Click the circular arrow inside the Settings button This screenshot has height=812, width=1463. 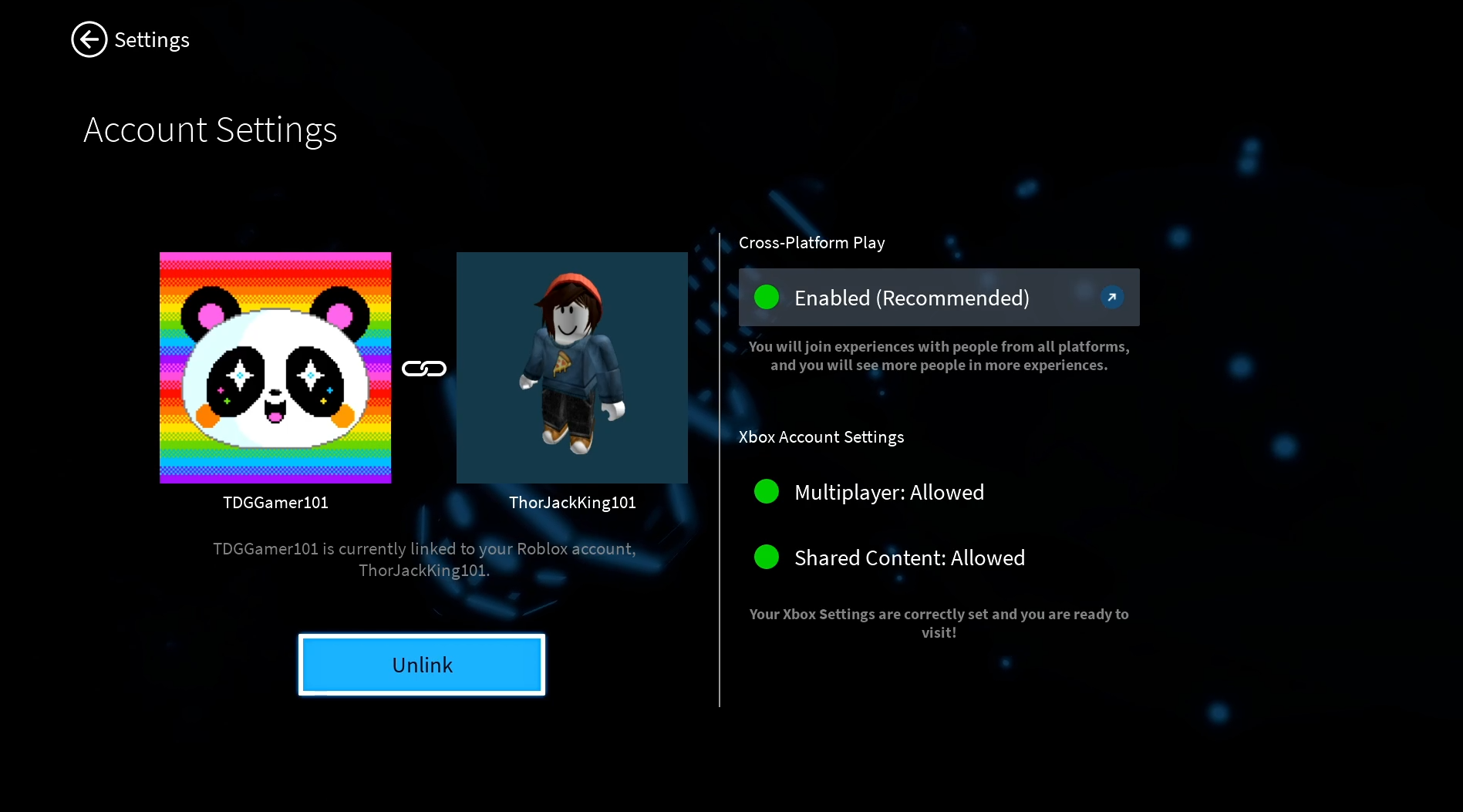click(x=89, y=39)
